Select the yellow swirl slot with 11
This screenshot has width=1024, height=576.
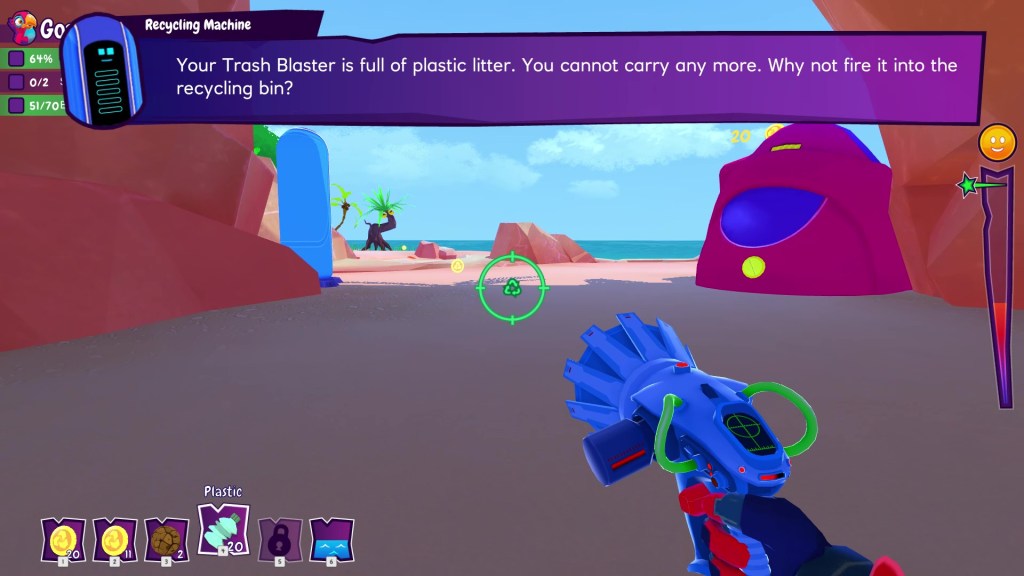coord(112,540)
